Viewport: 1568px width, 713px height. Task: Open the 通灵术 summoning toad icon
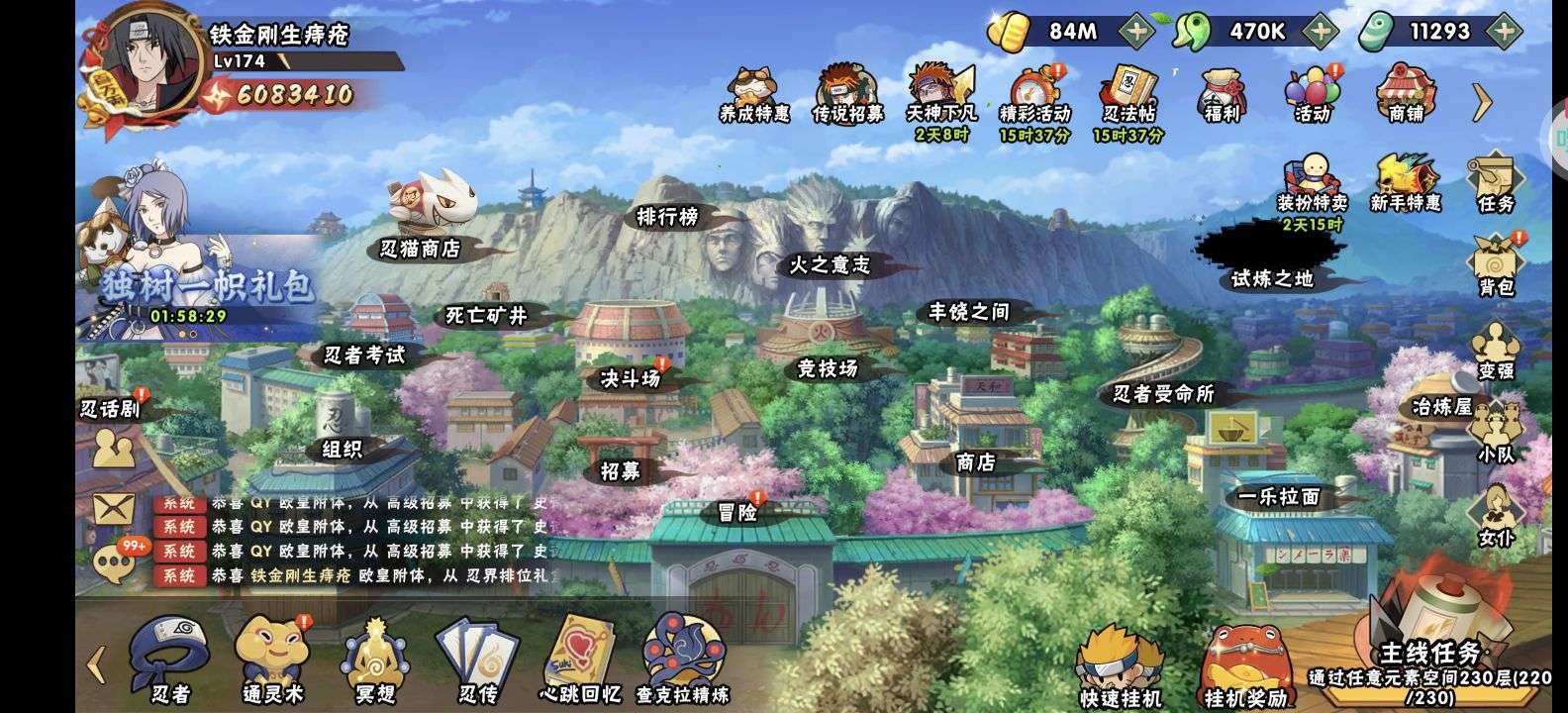[x=272, y=659]
